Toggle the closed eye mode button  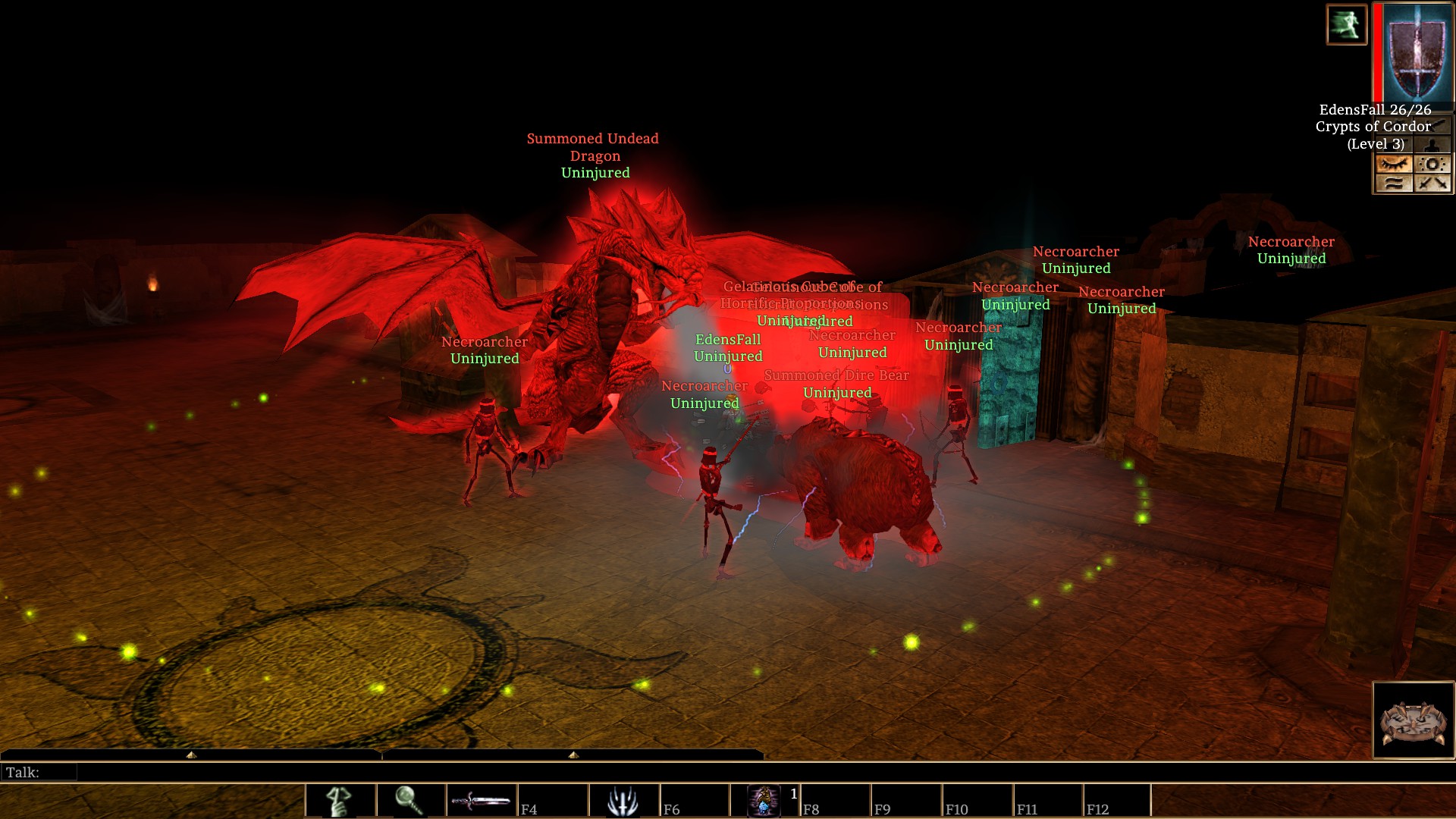[x=1394, y=164]
